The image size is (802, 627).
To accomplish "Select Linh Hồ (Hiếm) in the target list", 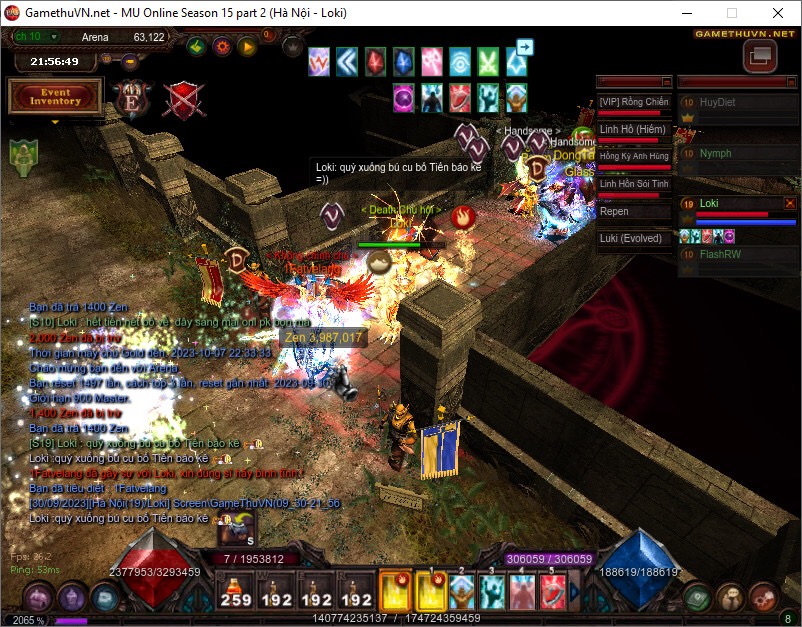I will click(x=633, y=129).
